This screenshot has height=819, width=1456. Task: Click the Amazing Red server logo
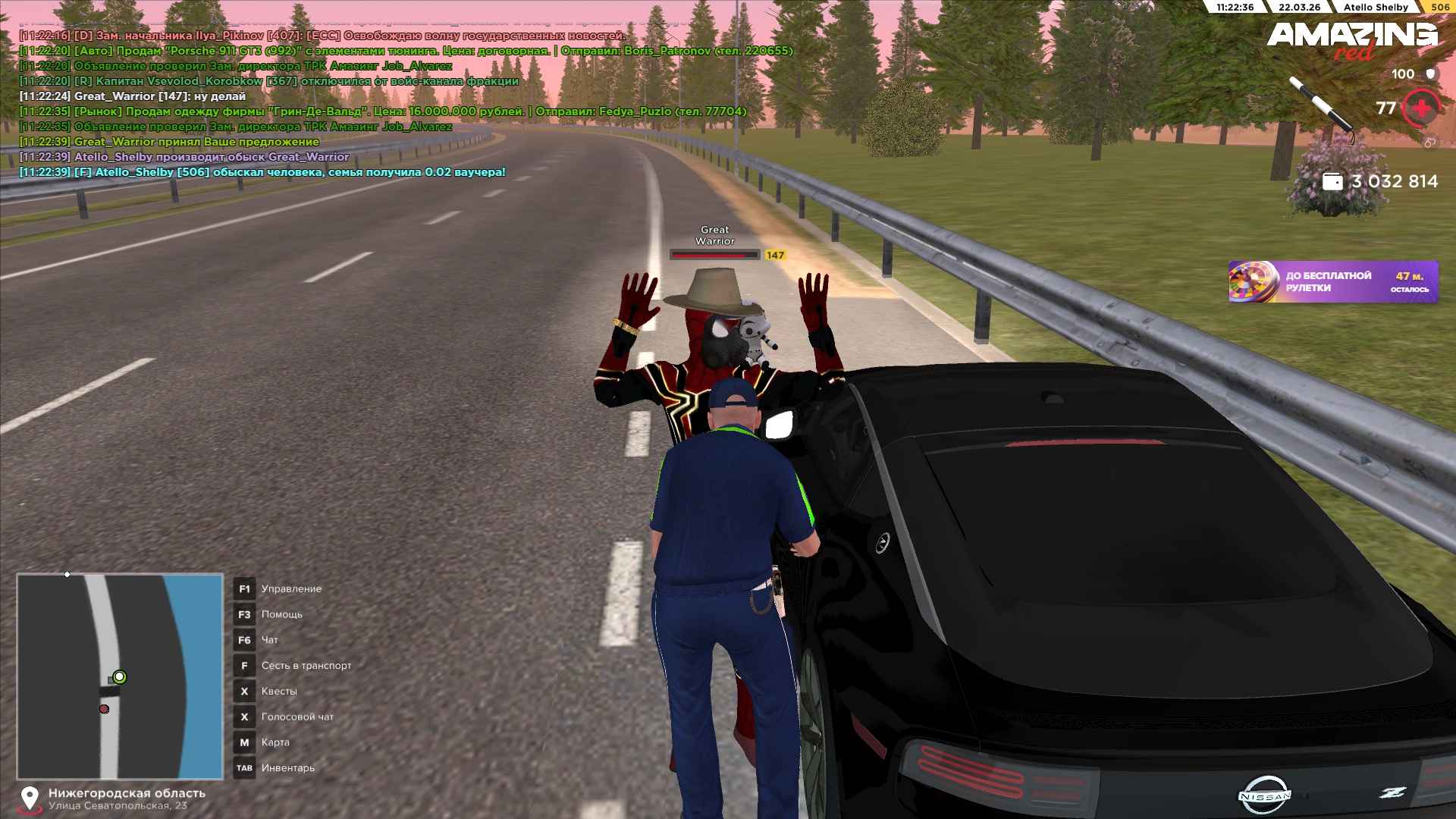(x=1352, y=39)
